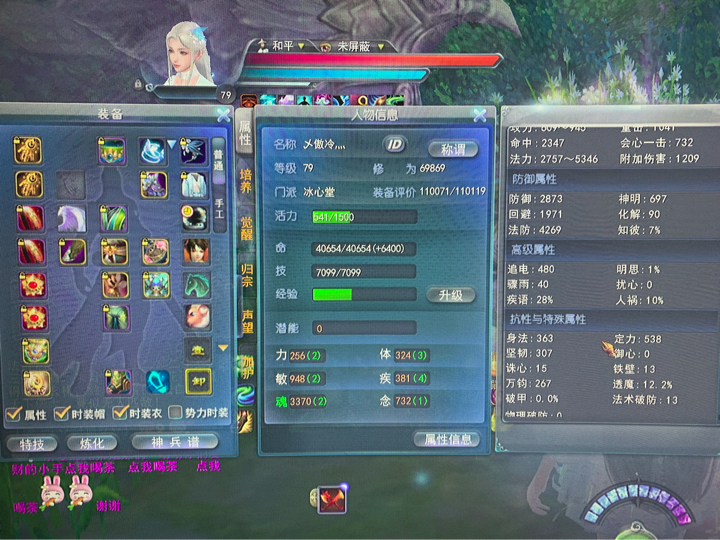This screenshot has height=540, width=720.
Task: Switch to the 觉醒 awakening tab
Action: [x=246, y=226]
